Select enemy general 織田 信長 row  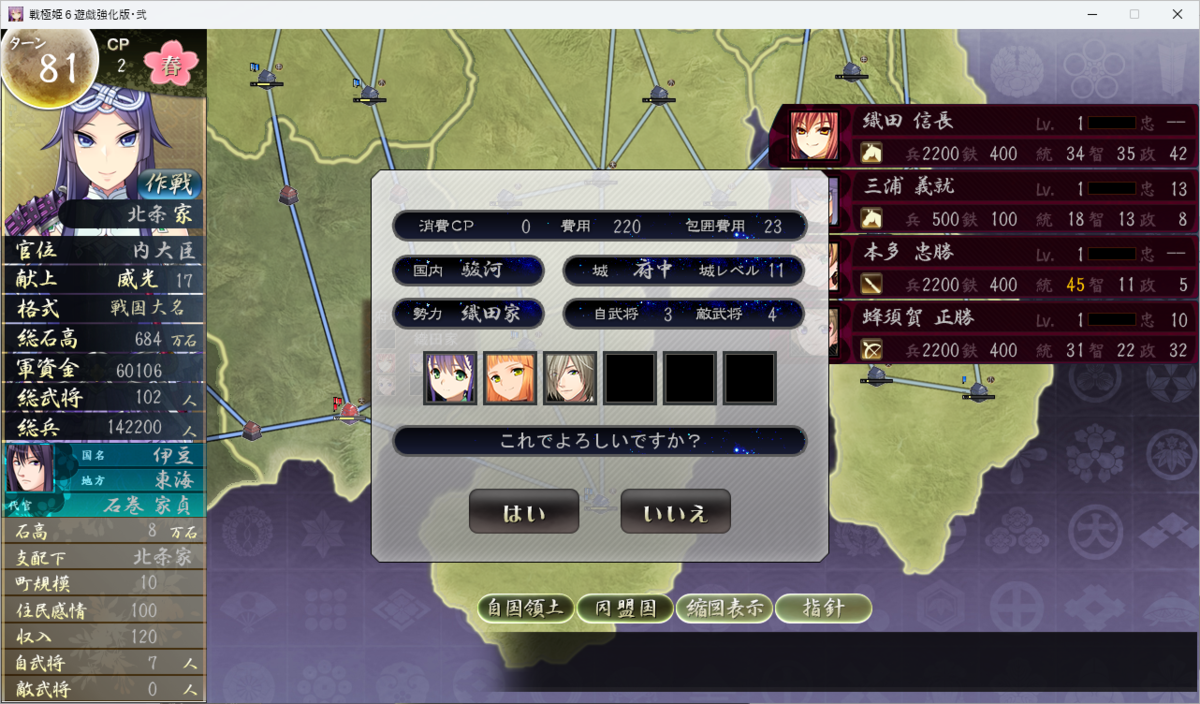click(x=990, y=137)
